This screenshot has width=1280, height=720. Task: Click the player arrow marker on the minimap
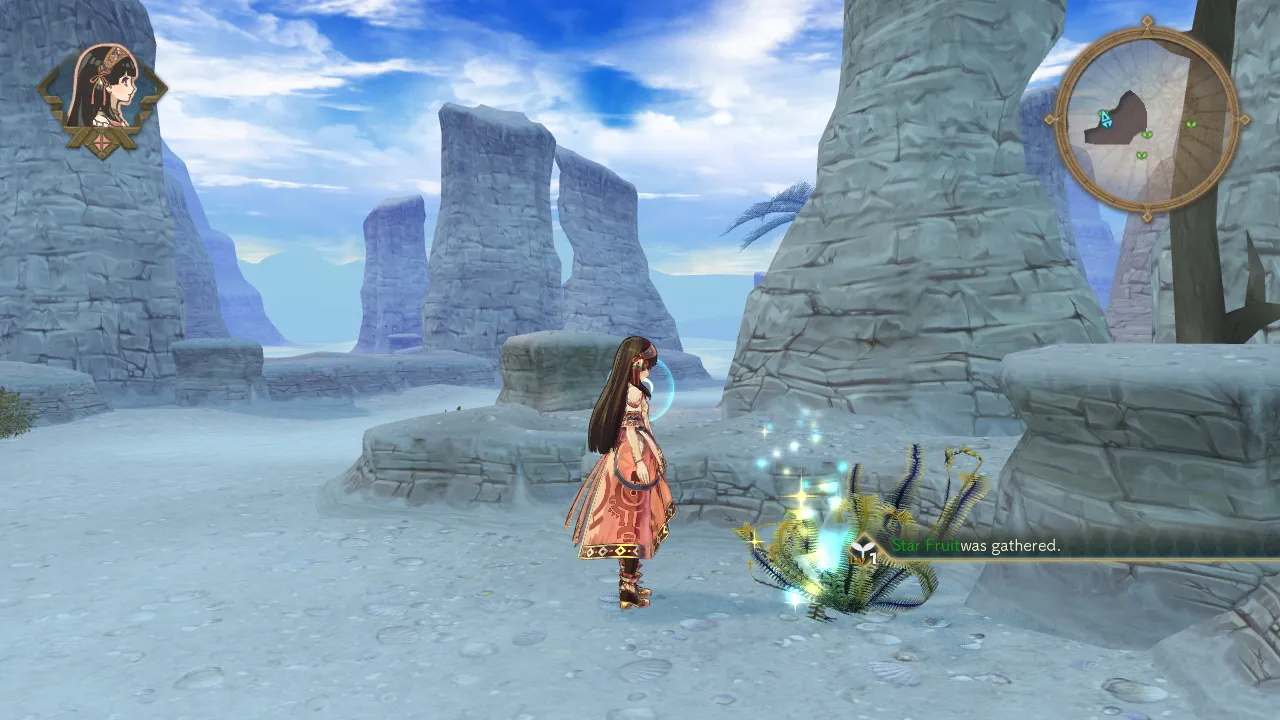tap(1106, 118)
